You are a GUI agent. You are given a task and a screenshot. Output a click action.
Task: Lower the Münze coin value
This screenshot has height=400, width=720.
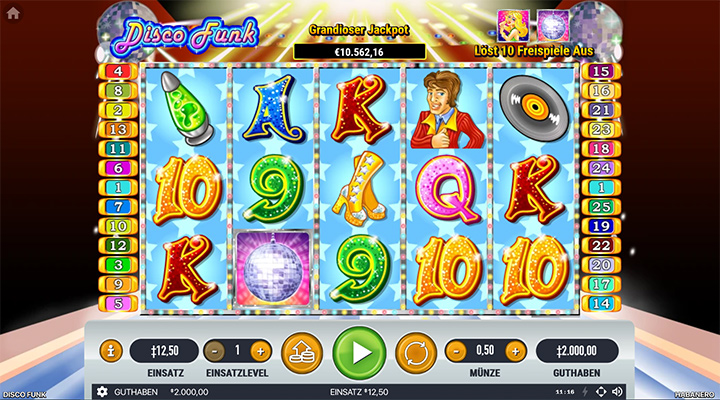point(456,351)
